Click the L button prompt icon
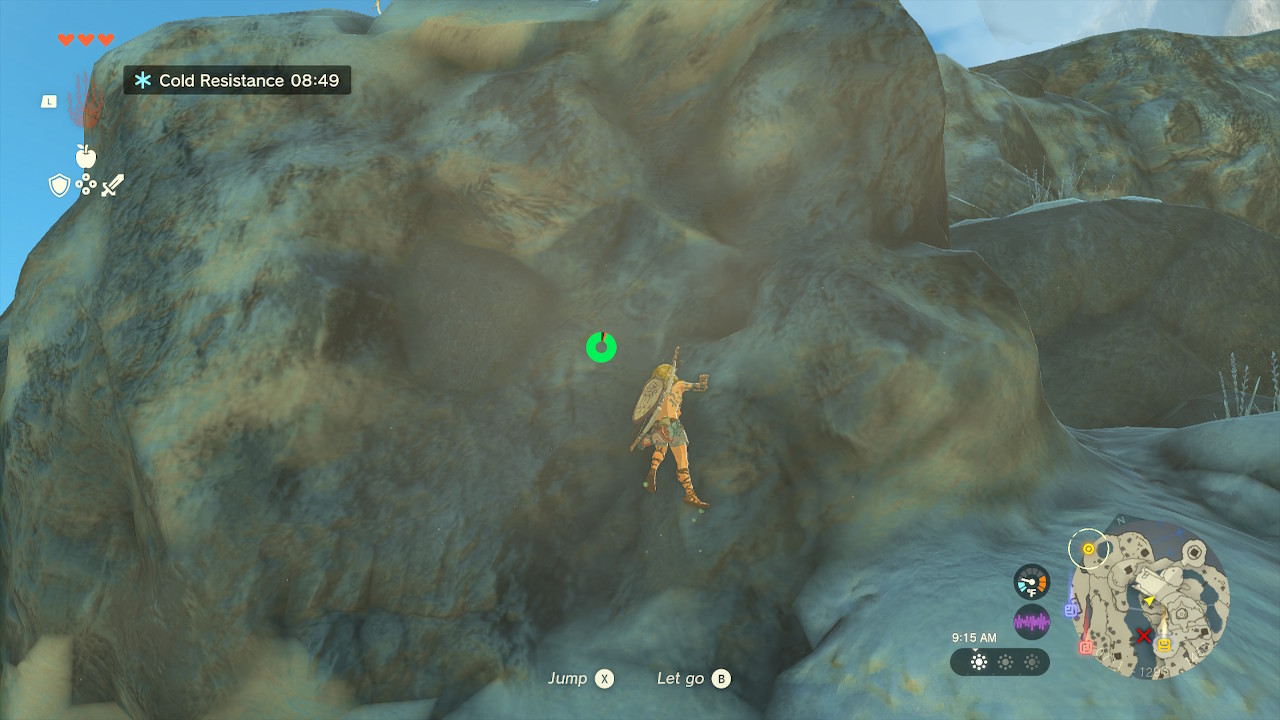 (x=49, y=101)
